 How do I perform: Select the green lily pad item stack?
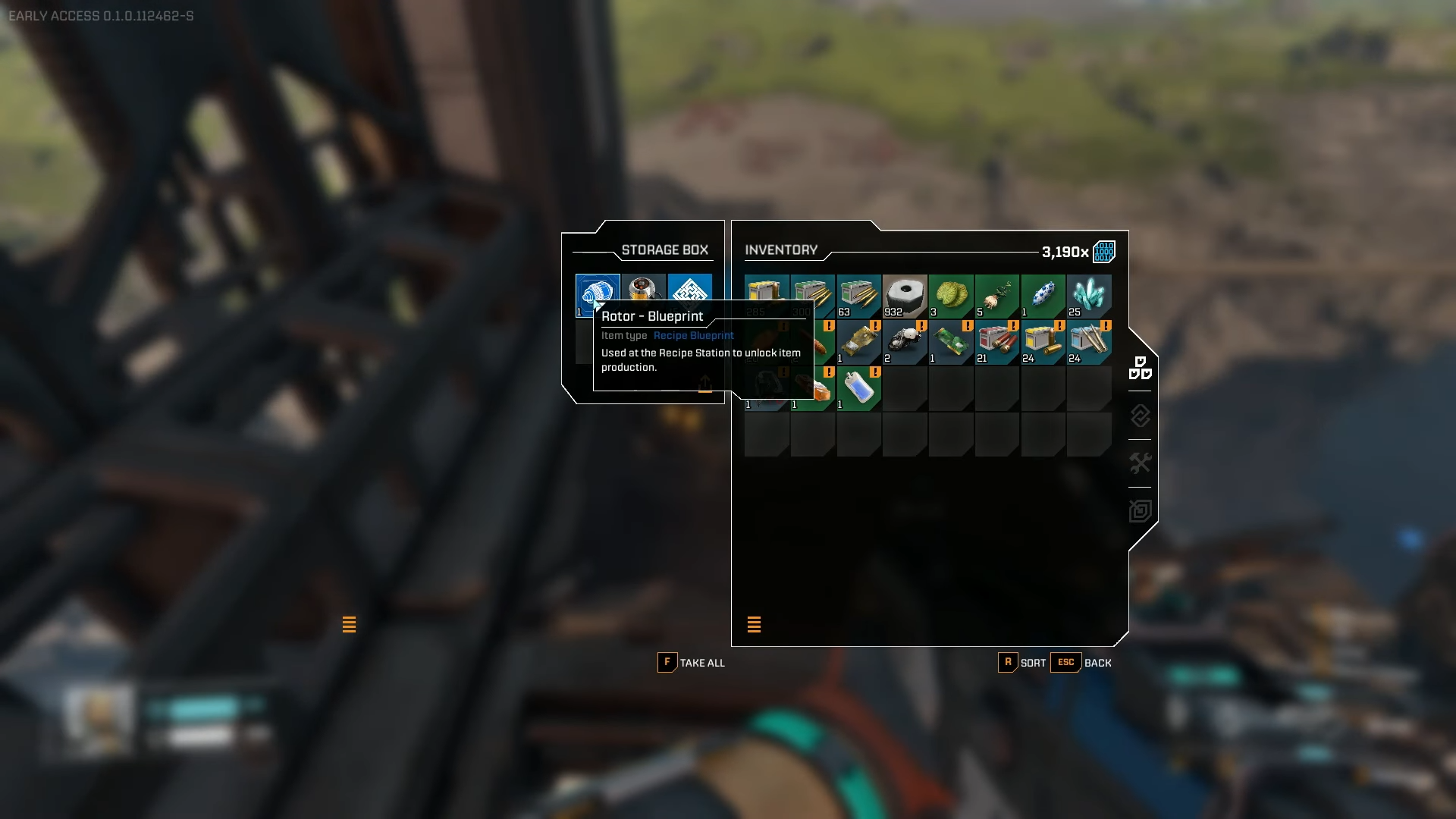[951, 296]
